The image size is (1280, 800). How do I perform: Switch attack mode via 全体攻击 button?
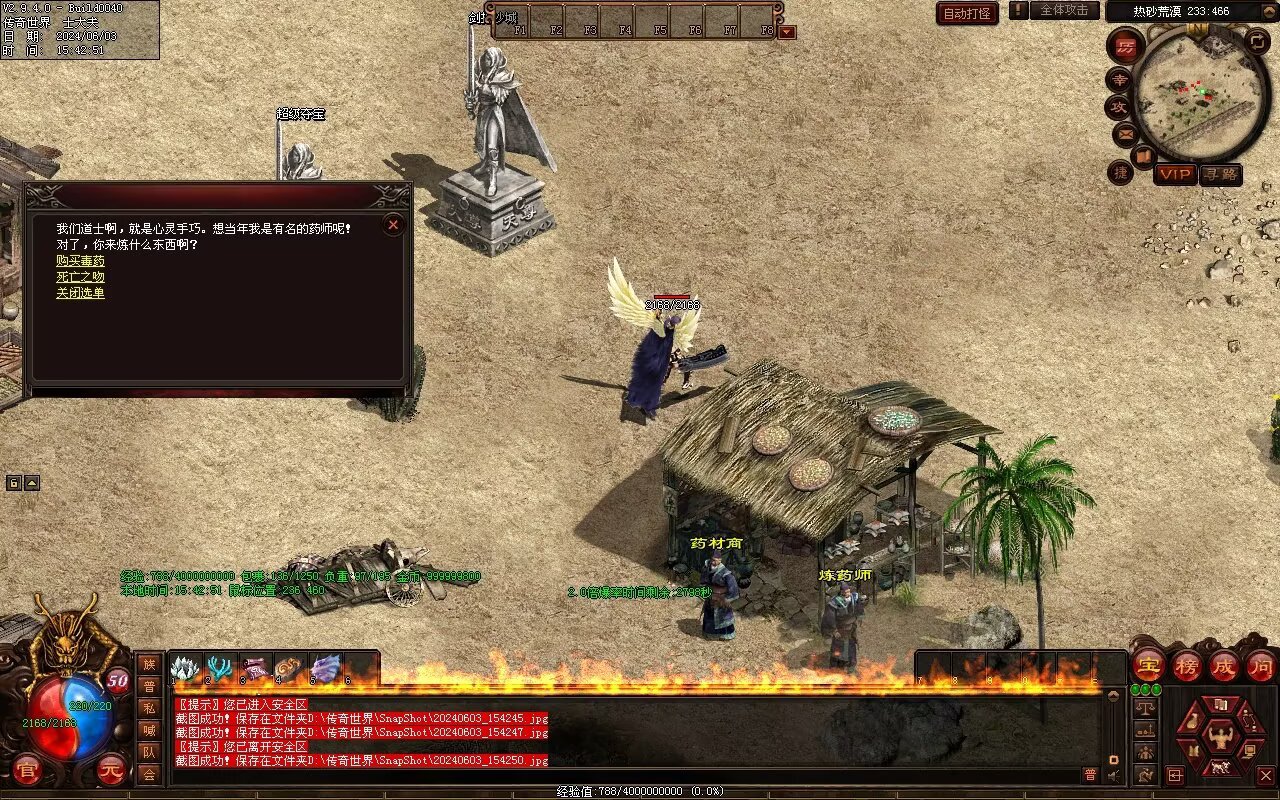(x=1064, y=10)
